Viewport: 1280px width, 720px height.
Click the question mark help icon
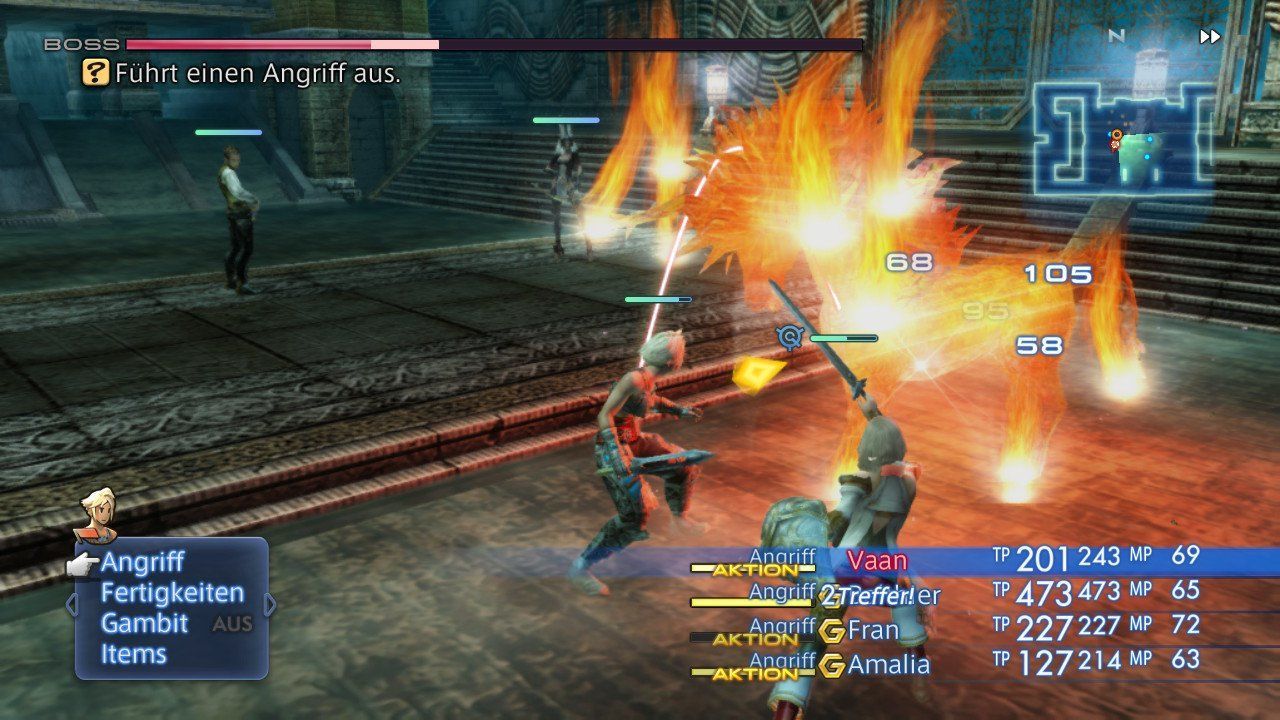click(x=95, y=72)
